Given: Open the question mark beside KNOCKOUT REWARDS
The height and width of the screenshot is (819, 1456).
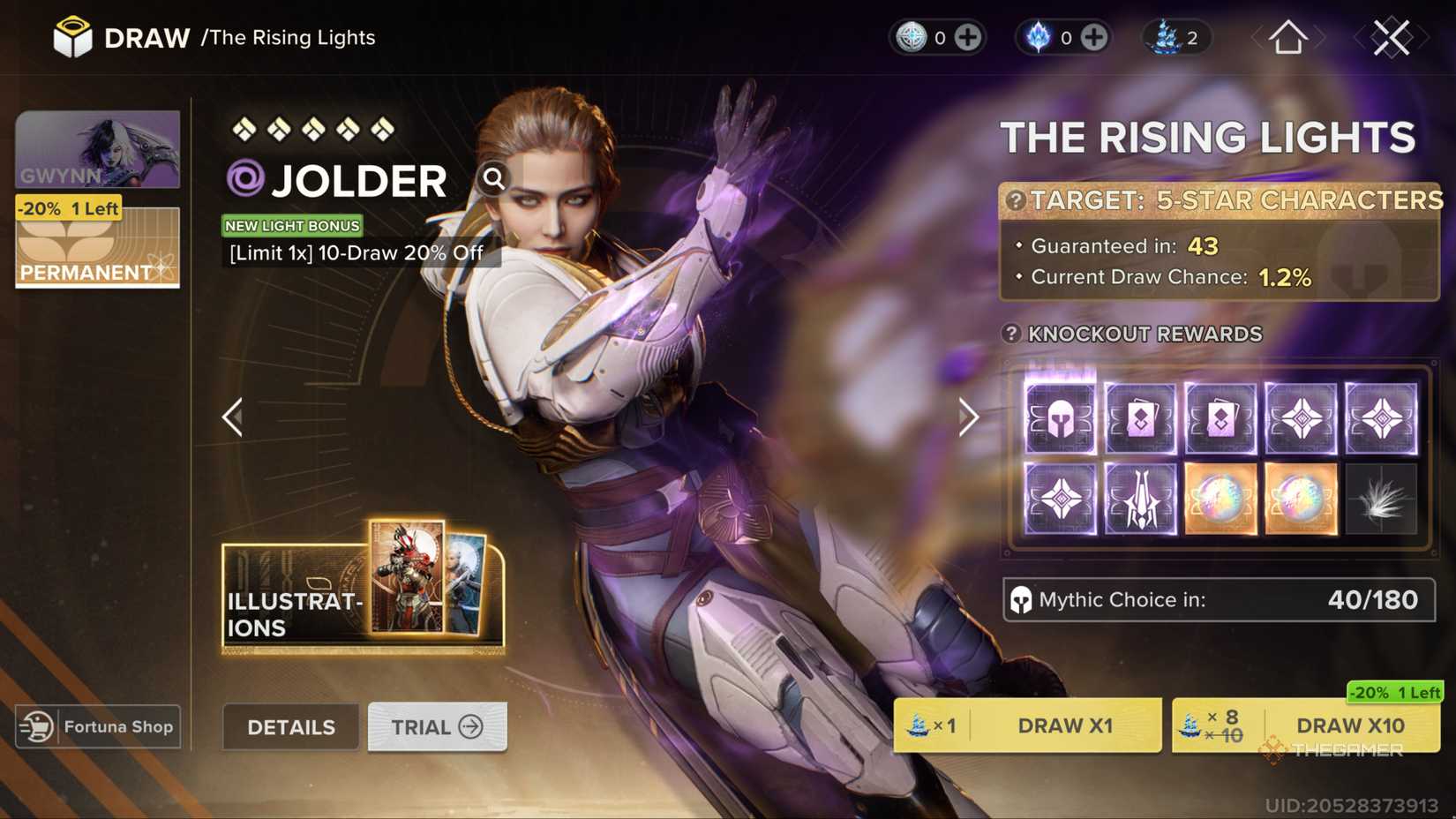Looking at the screenshot, I should pyautogui.click(x=1010, y=334).
